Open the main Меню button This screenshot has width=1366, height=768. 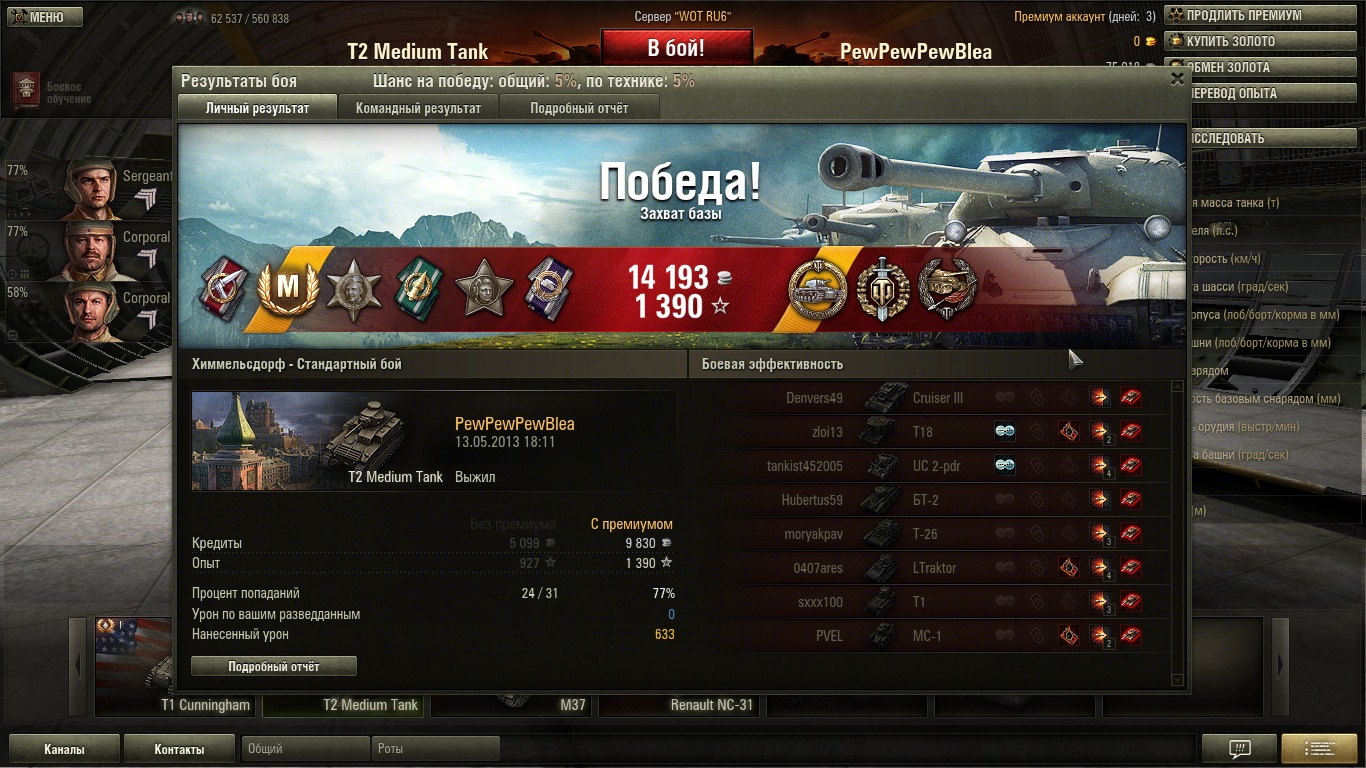coord(45,16)
